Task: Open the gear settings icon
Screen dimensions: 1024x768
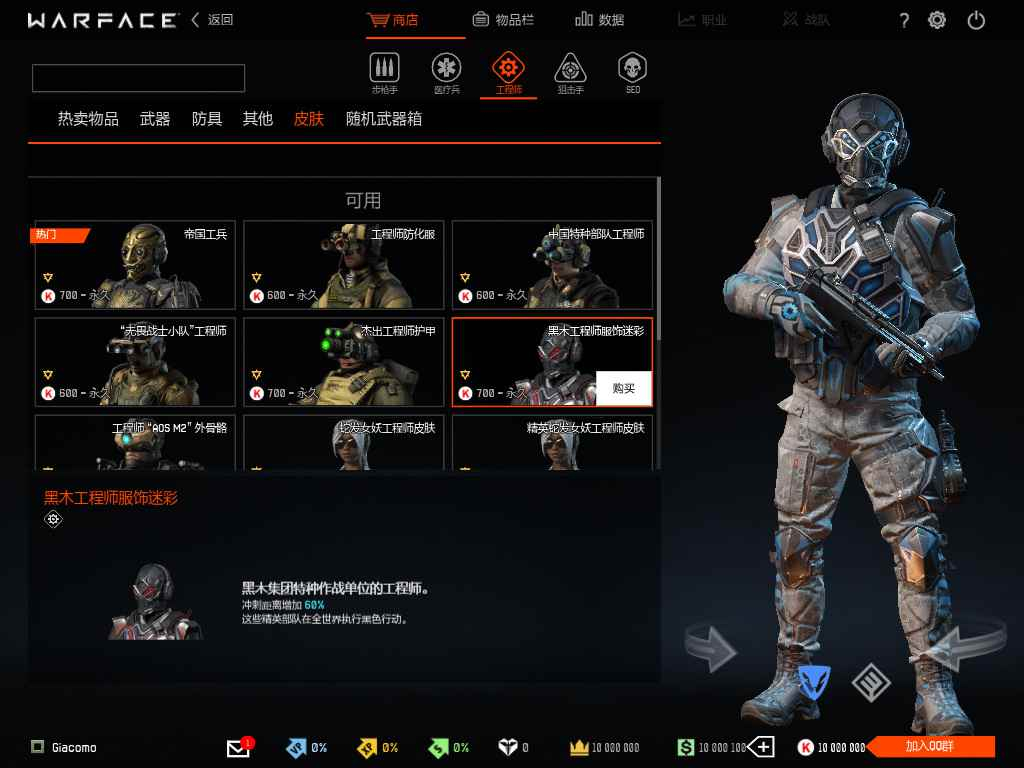Action: pos(937,20)
